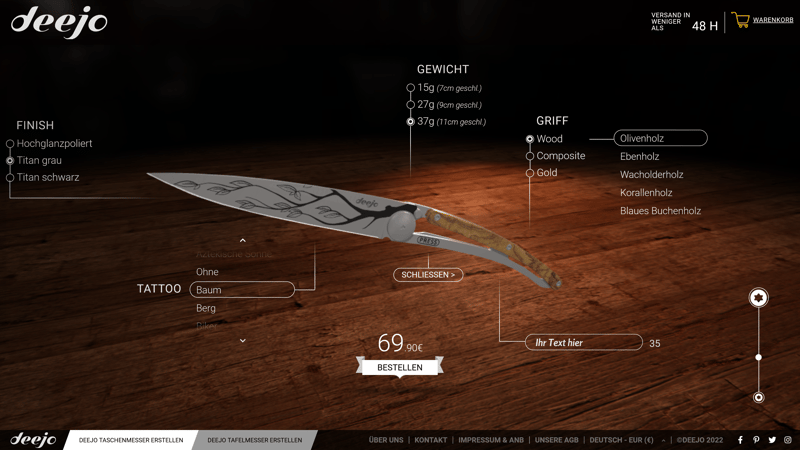Select Korallenholz wood type
800x450 pixels.
(x=646, y=193)
